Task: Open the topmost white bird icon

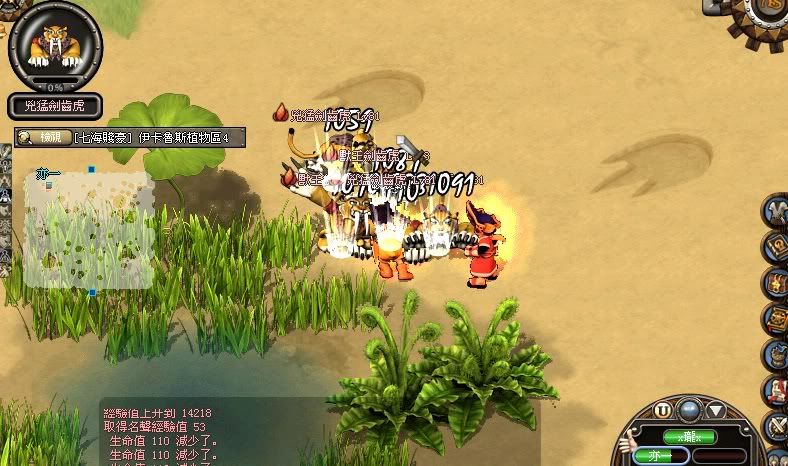Action: click(x=777, y=212)
